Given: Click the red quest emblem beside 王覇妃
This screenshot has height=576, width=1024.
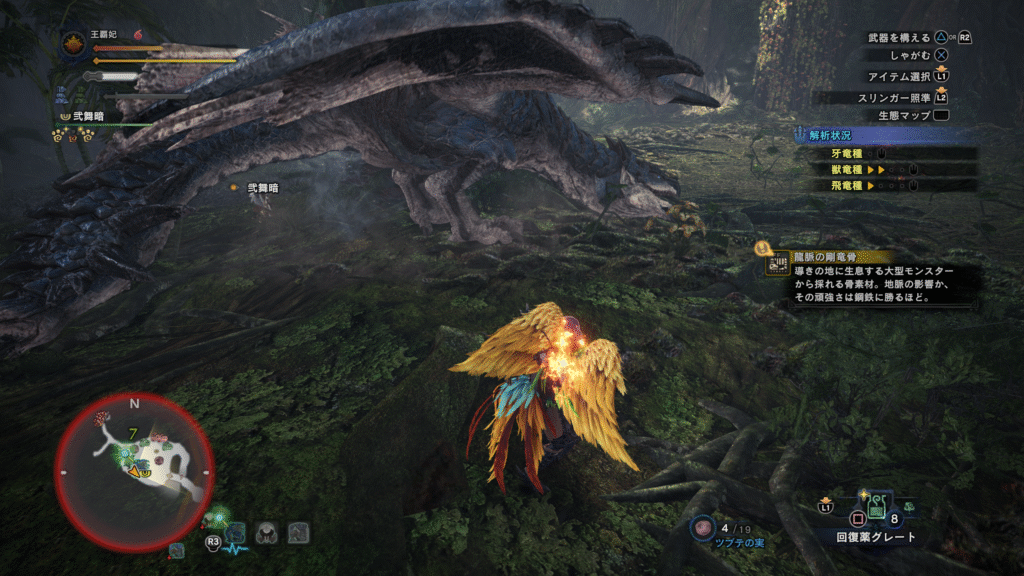Looking at the screenshot, I should point(72,44).
